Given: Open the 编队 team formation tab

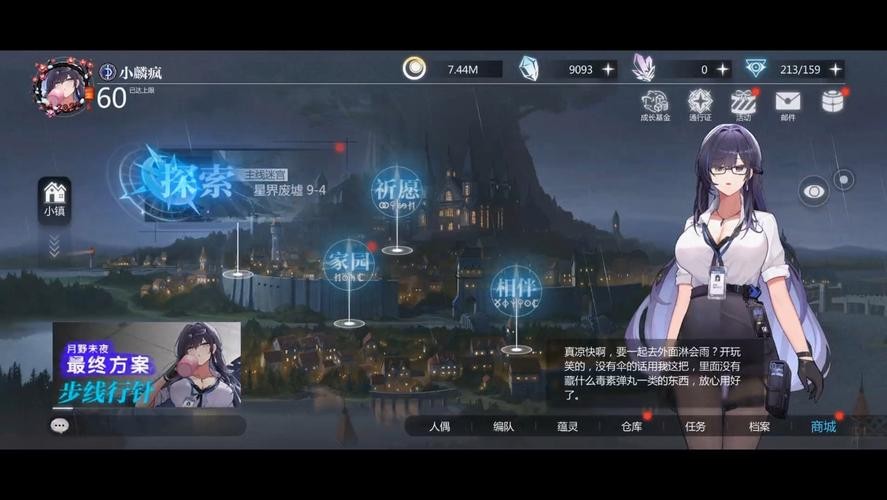Looking at the screenshot, I should 503,426.
